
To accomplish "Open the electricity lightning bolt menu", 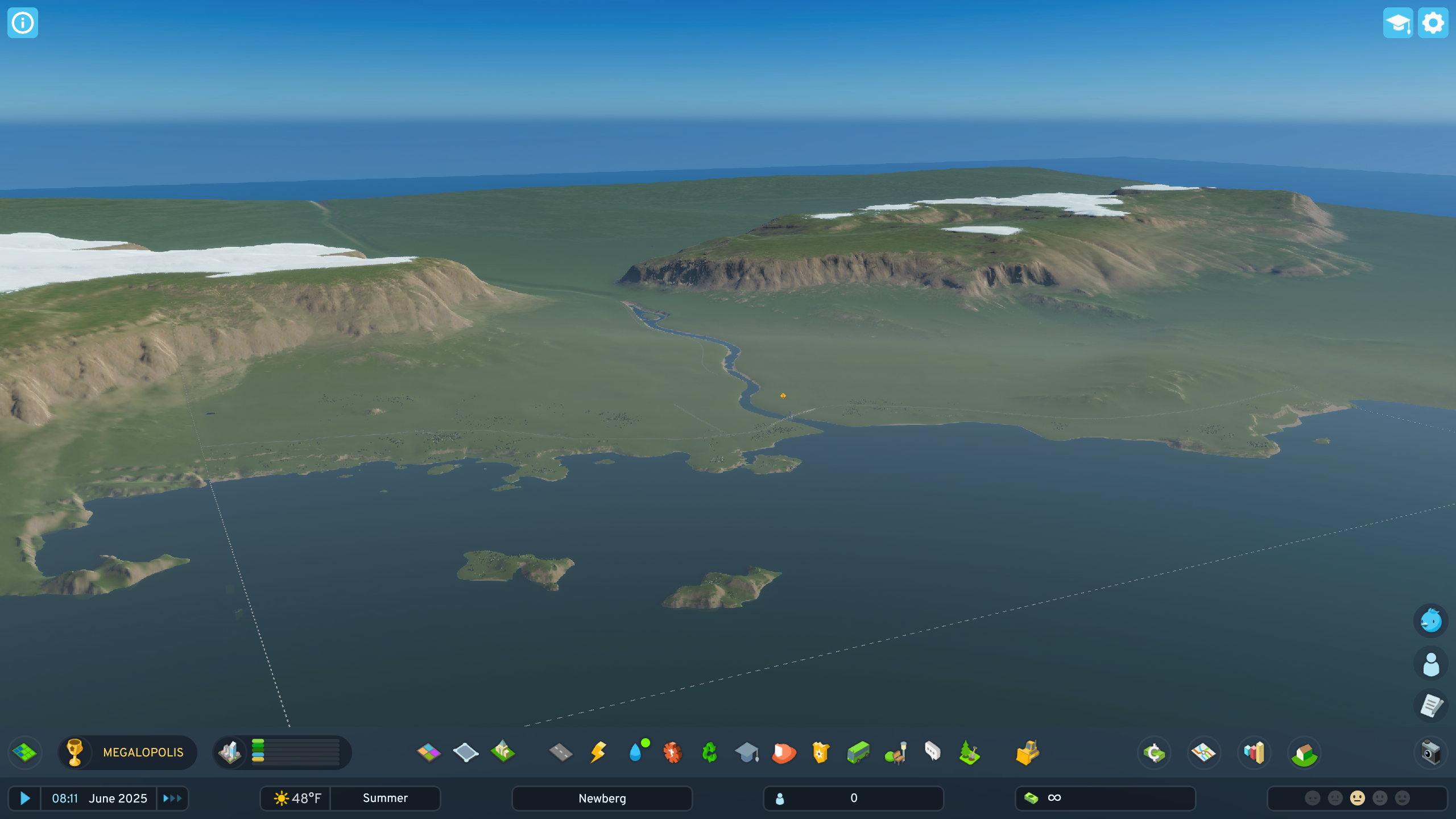I will [x=598, y=752].
